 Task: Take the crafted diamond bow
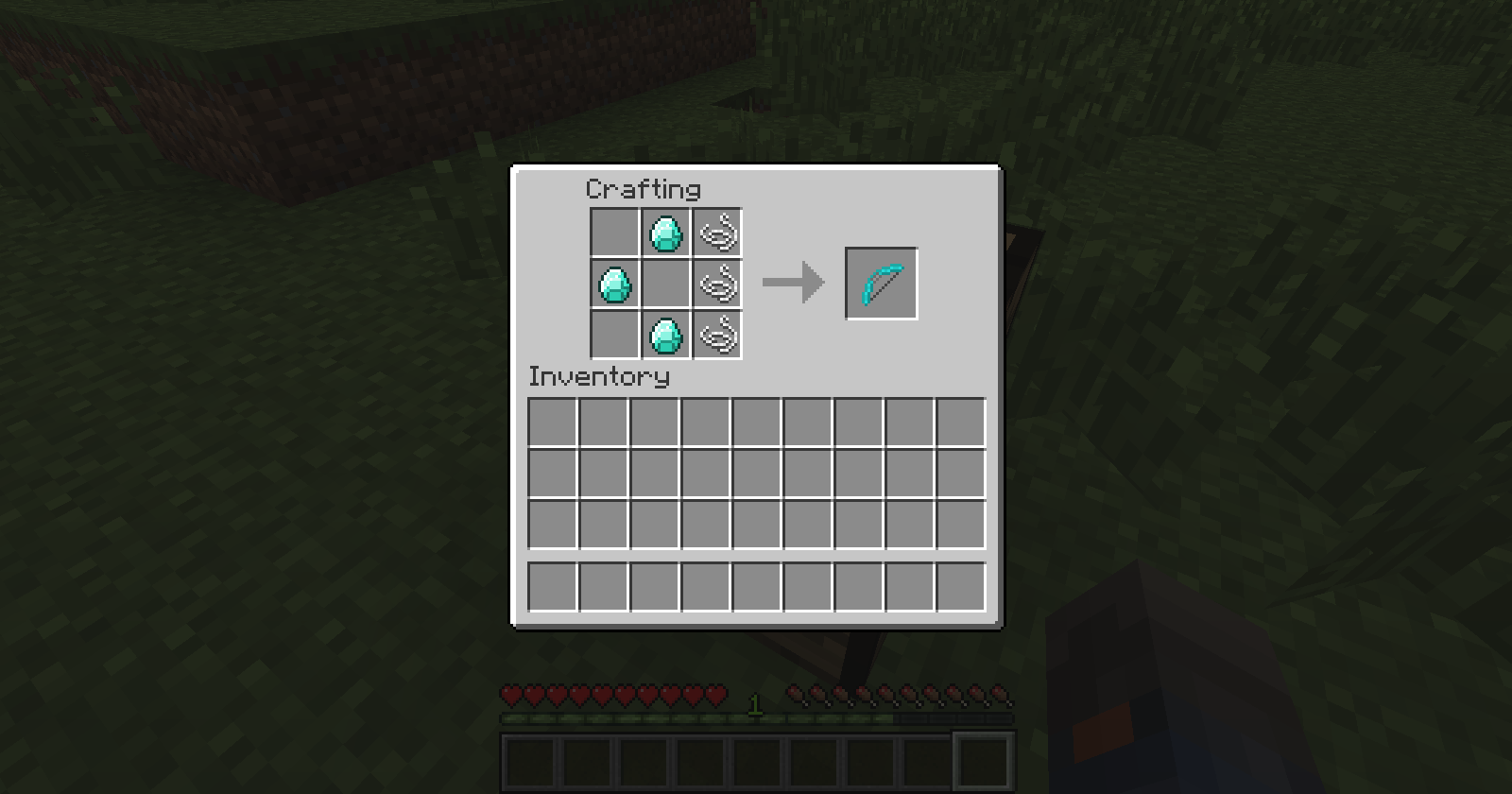pos(881,283)
